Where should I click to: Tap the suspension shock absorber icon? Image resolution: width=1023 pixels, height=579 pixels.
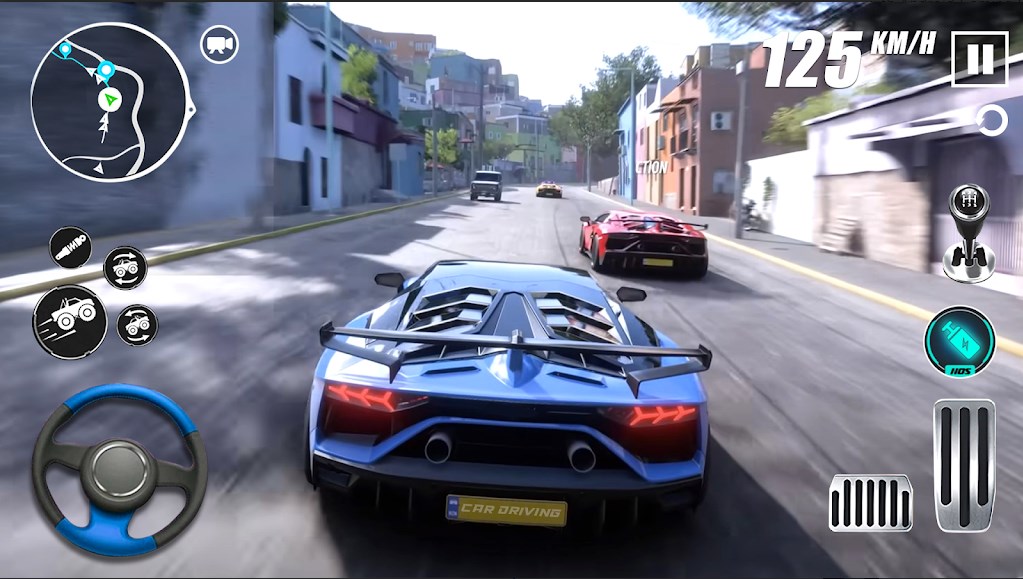tap(69, 246)
